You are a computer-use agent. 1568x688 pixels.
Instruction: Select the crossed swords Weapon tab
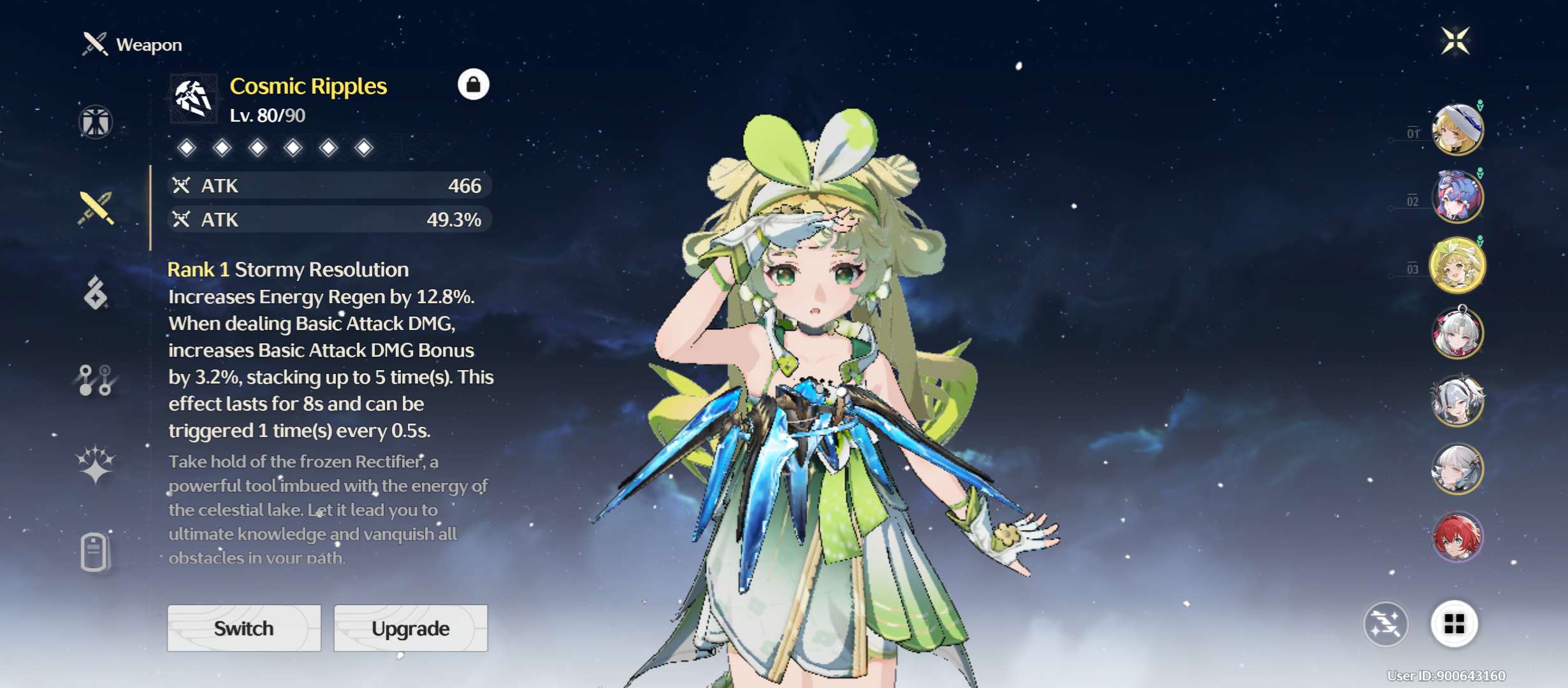click(96, 208)
